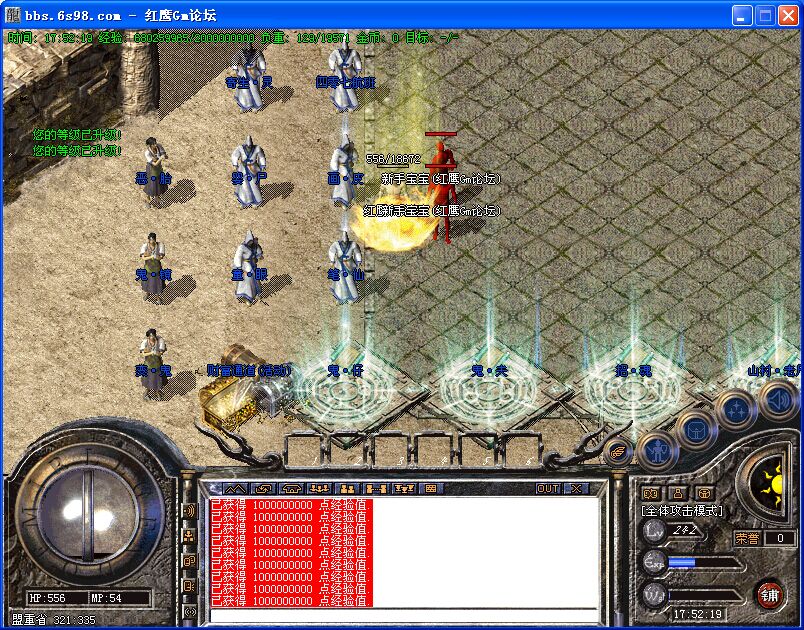Open the inventory bag button

coord(695,430)
